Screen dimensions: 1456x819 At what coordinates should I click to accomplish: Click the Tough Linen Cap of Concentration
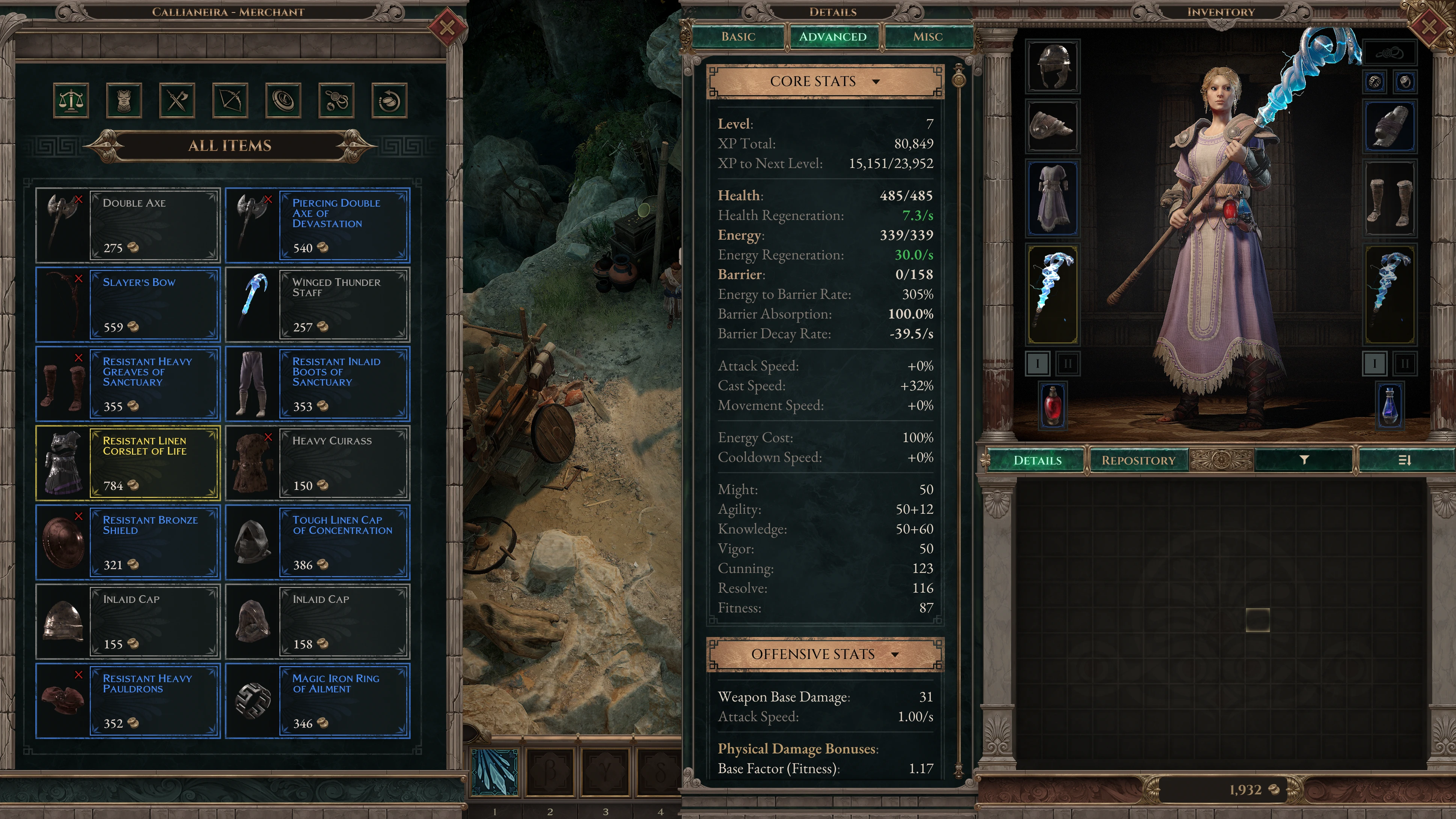(x=318, y=542)
